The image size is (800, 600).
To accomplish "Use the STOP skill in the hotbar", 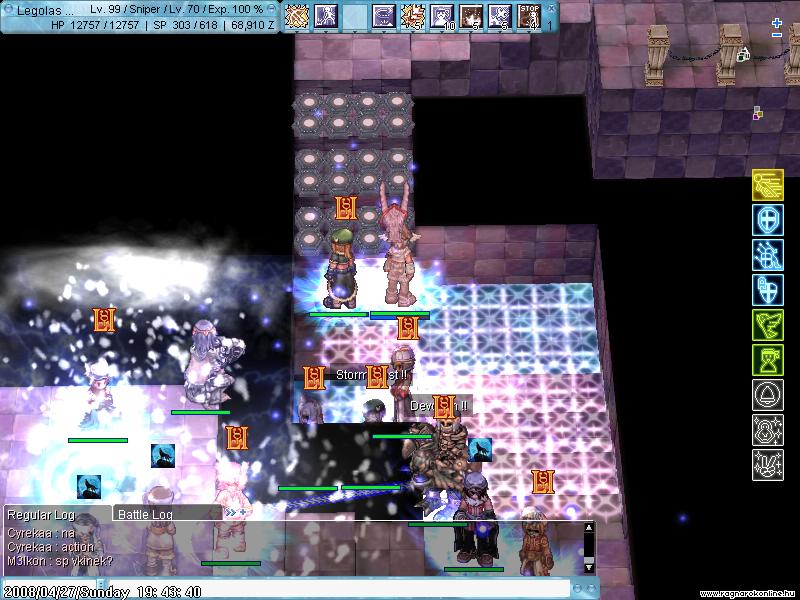I will [x=529, y=16].
